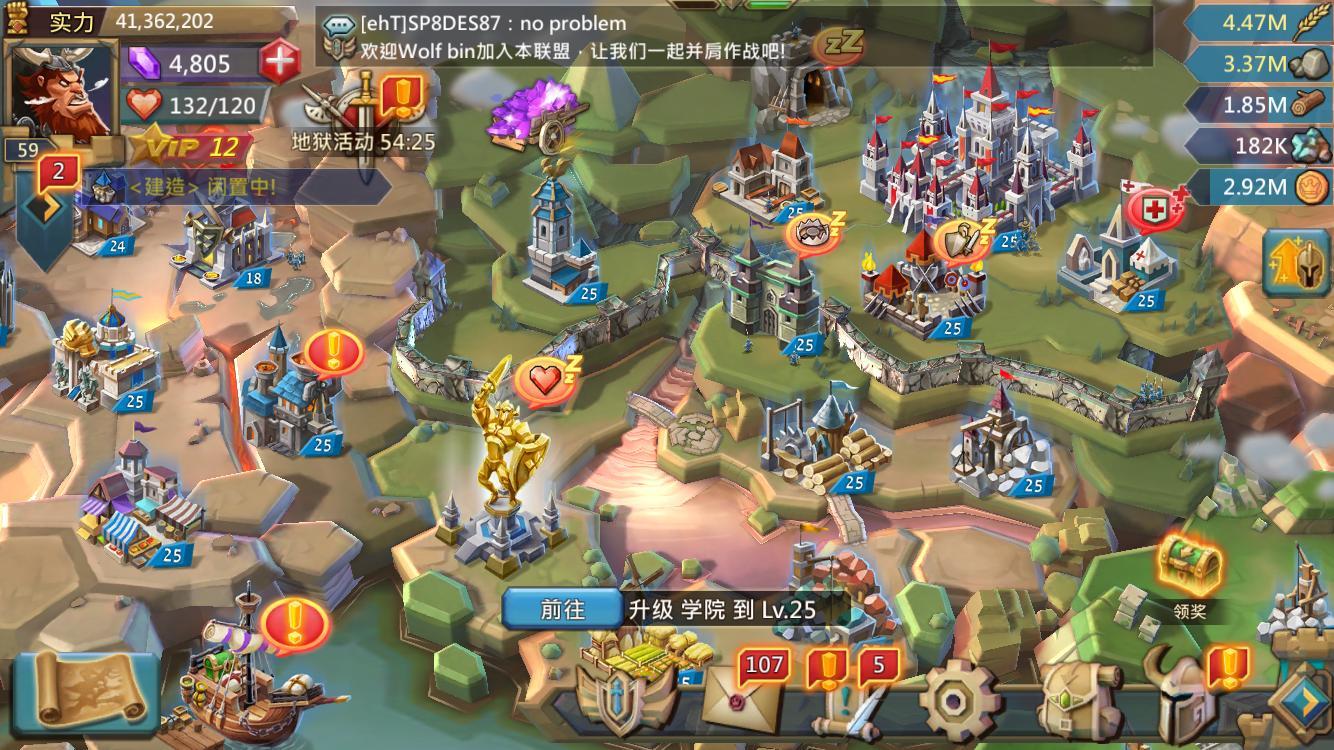1334x750 pixels.
Task: Tap the idle 建造 build queue banner
Action: (x=200, y=186)
